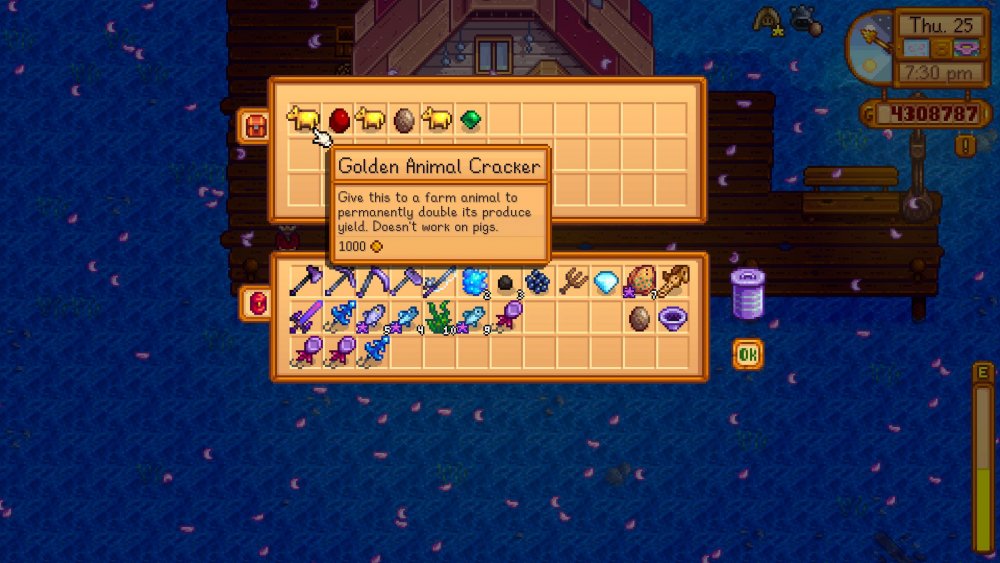This screenshot has height=563, width=1000.
Task: Choose the brown egg in player inventory
Action: coord(639,318)
